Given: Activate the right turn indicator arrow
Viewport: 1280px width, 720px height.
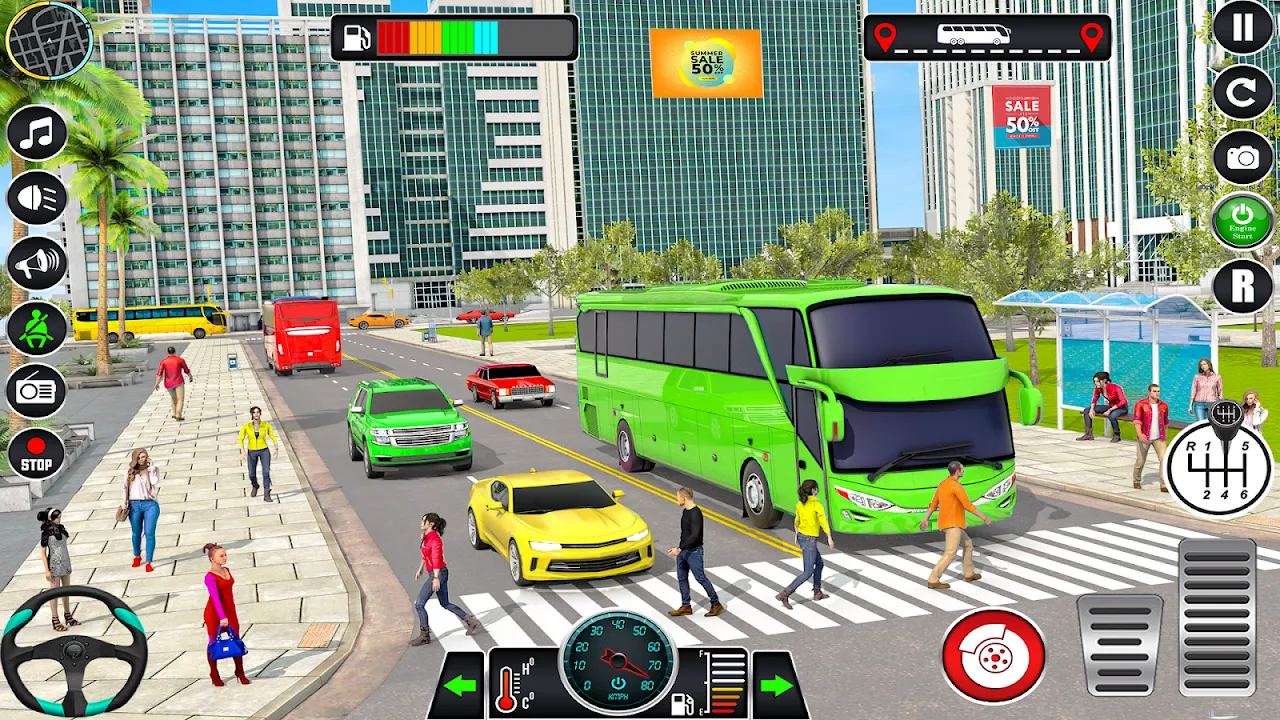Looking at the screenshot, I should (x=777, y=685).
